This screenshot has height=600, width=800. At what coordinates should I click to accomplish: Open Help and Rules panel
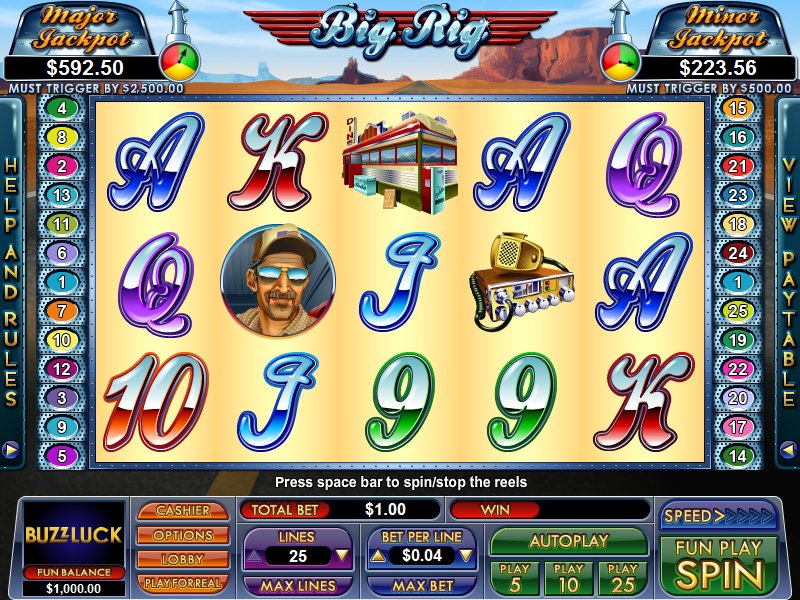[x=12, y=282]
